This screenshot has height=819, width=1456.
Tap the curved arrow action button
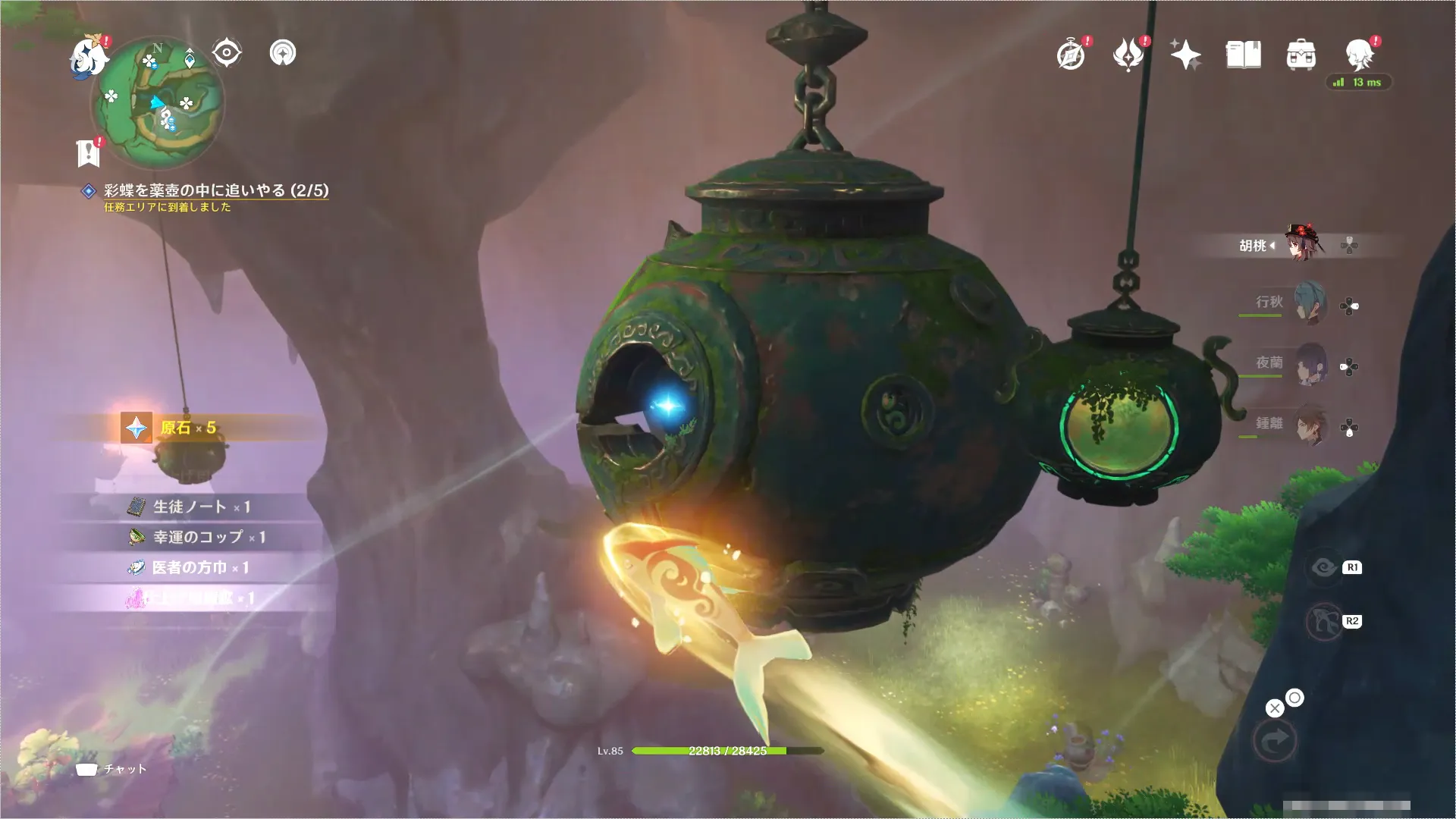(x=1275, y=740)
